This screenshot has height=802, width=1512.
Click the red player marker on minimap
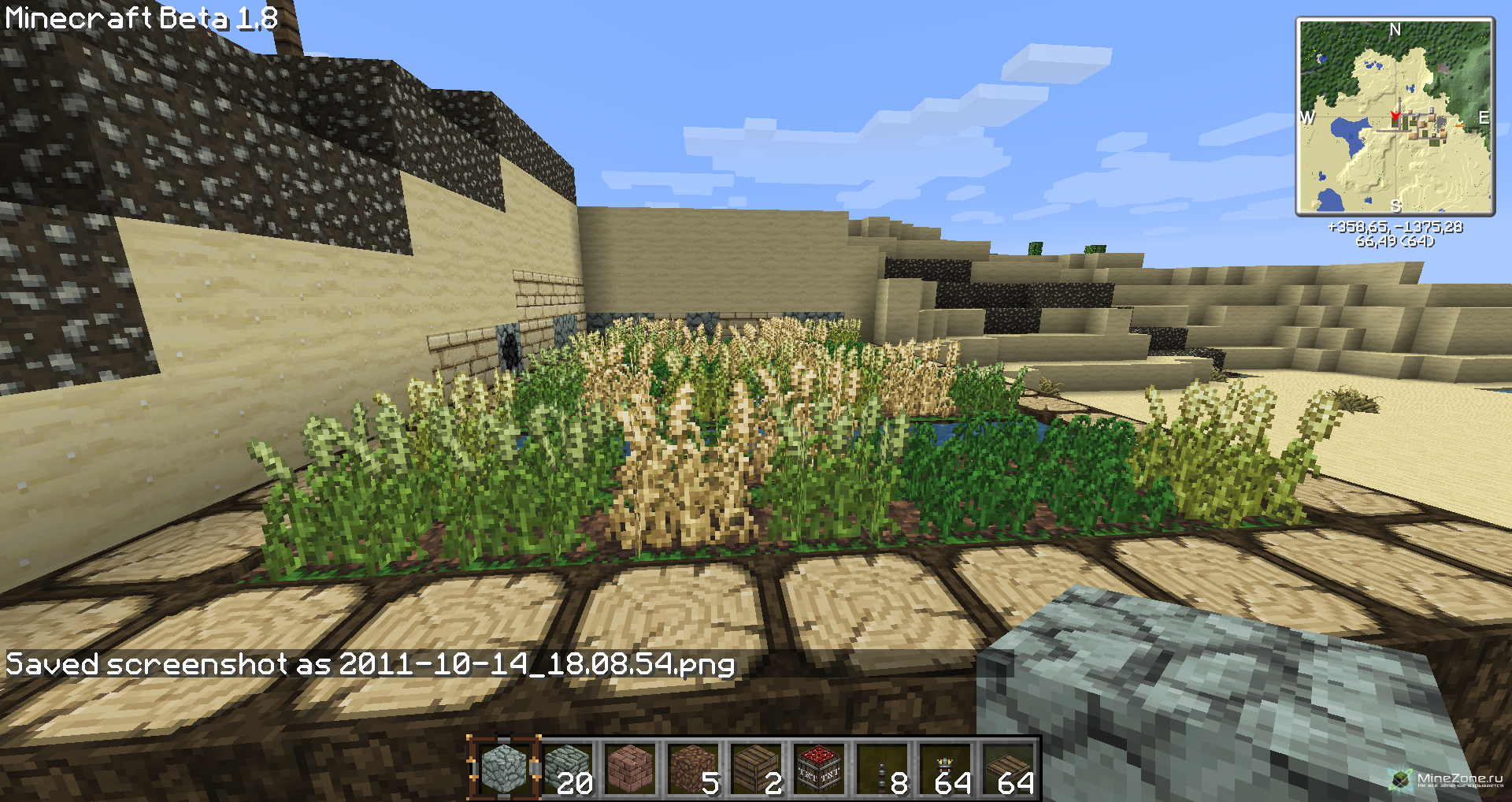click(x=1395, y=117)
